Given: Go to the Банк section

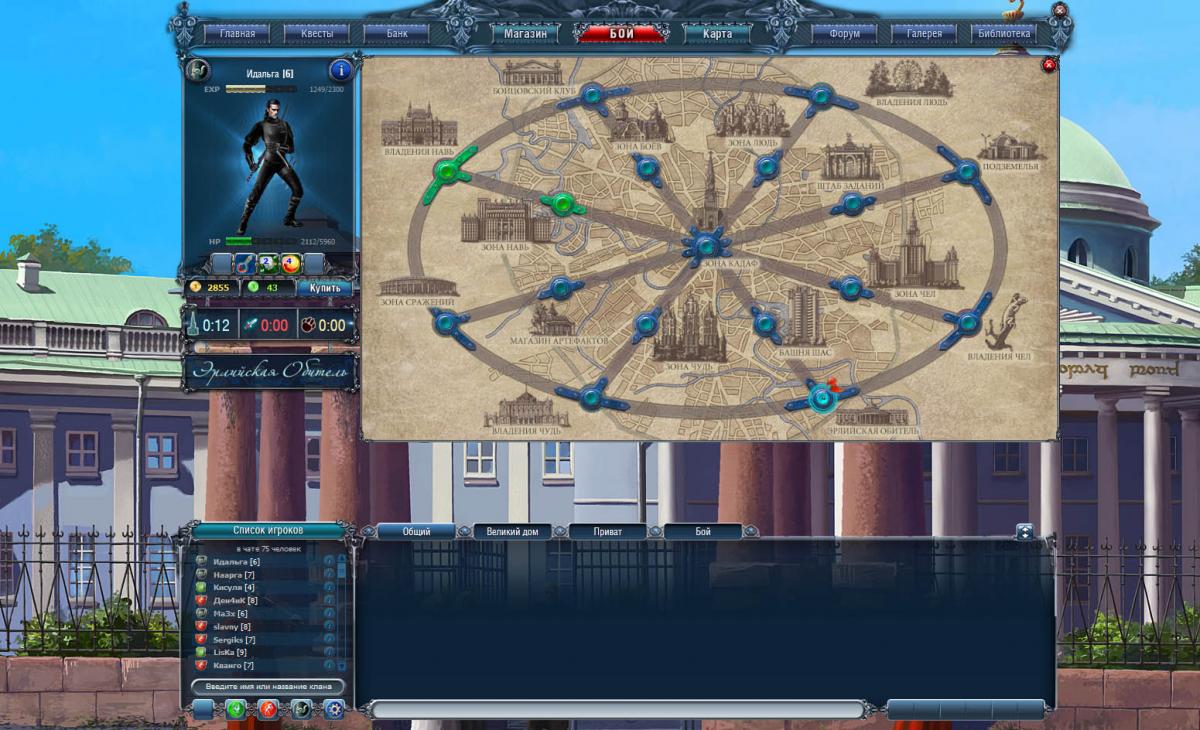Looking at the screenshot, I should [x=398, y=33].
